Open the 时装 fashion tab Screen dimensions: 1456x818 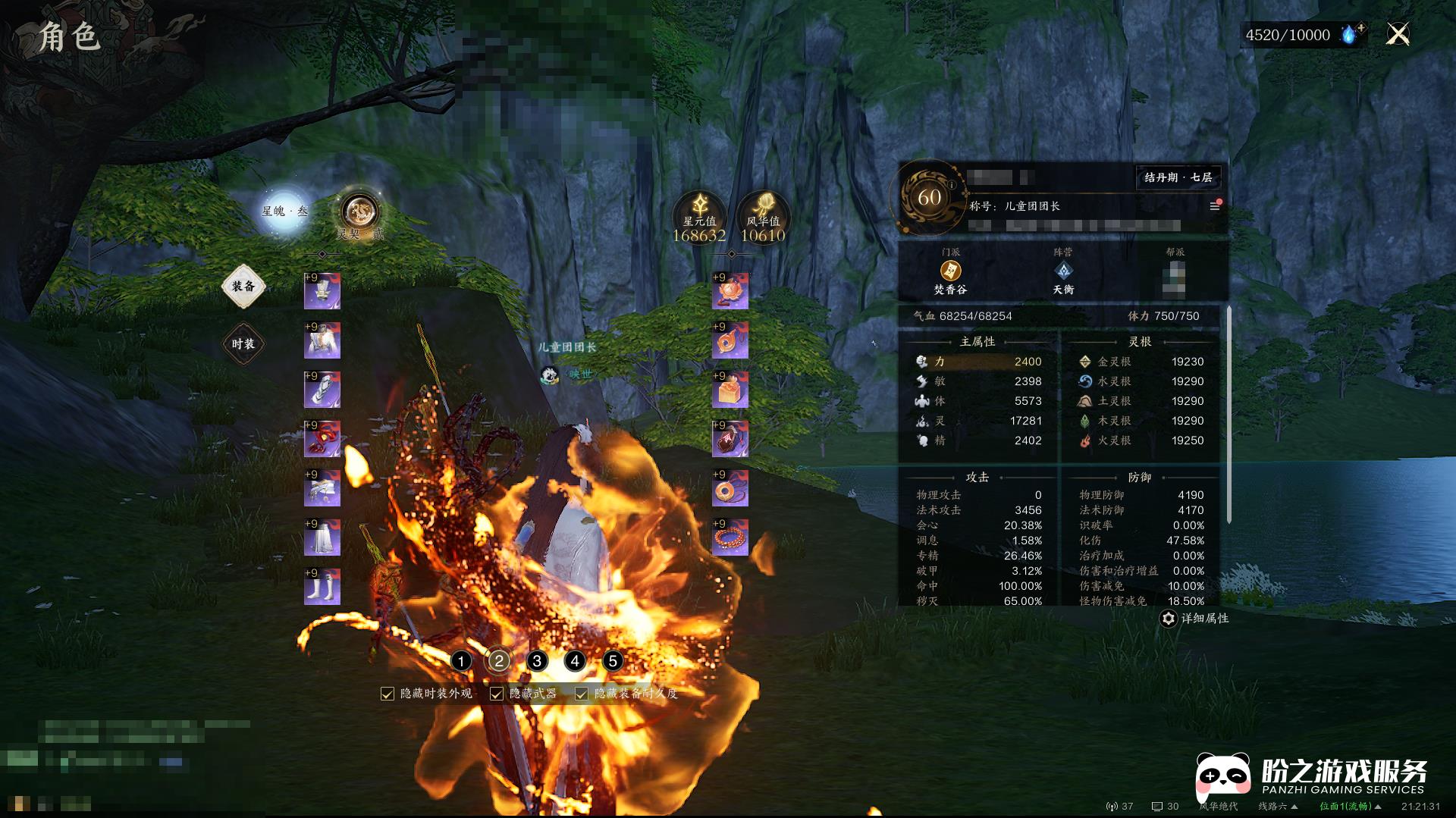coord(243,344)
